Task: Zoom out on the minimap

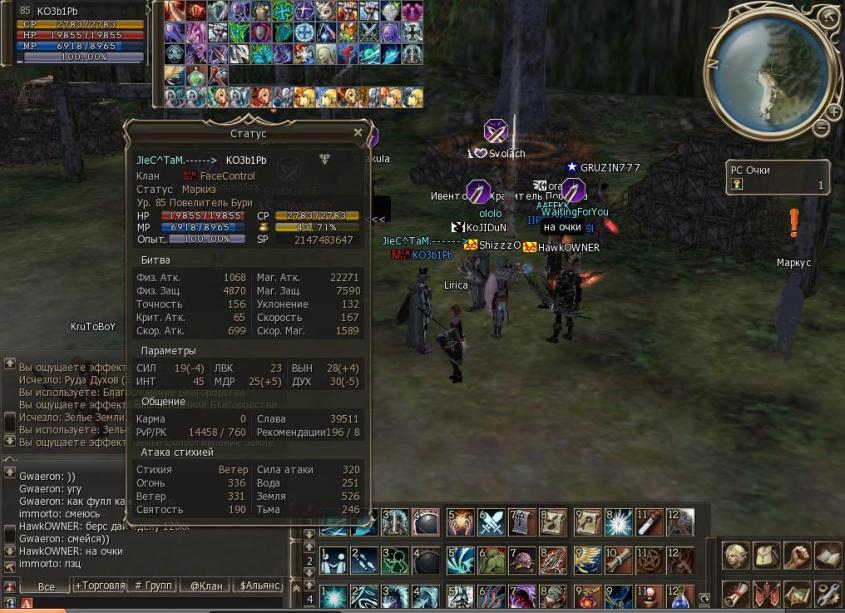Action: pos(821,128)
